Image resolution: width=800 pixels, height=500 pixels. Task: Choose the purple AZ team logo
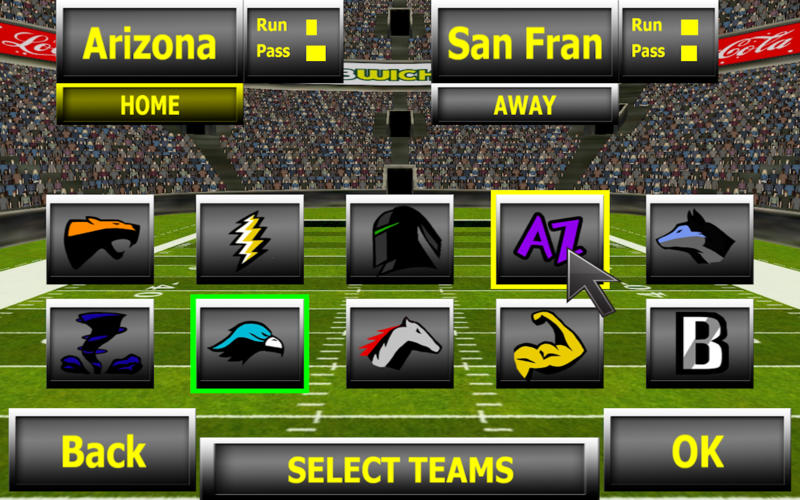click(x=549, y=239)
